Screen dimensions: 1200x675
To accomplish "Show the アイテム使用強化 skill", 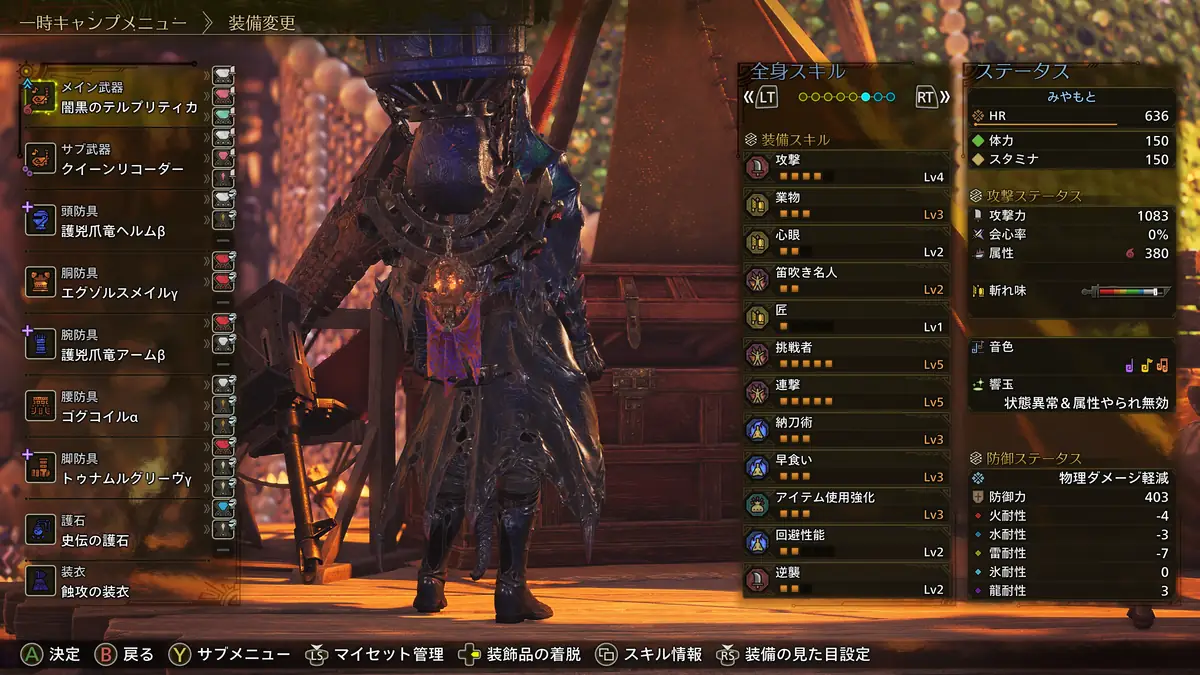I will (x=845, y=505).
